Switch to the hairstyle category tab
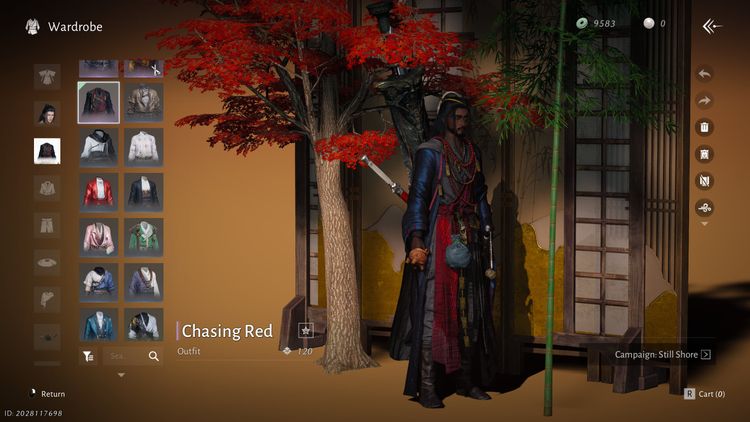The image size is (750, 422). pyautogui.click(x=47, y=114)
